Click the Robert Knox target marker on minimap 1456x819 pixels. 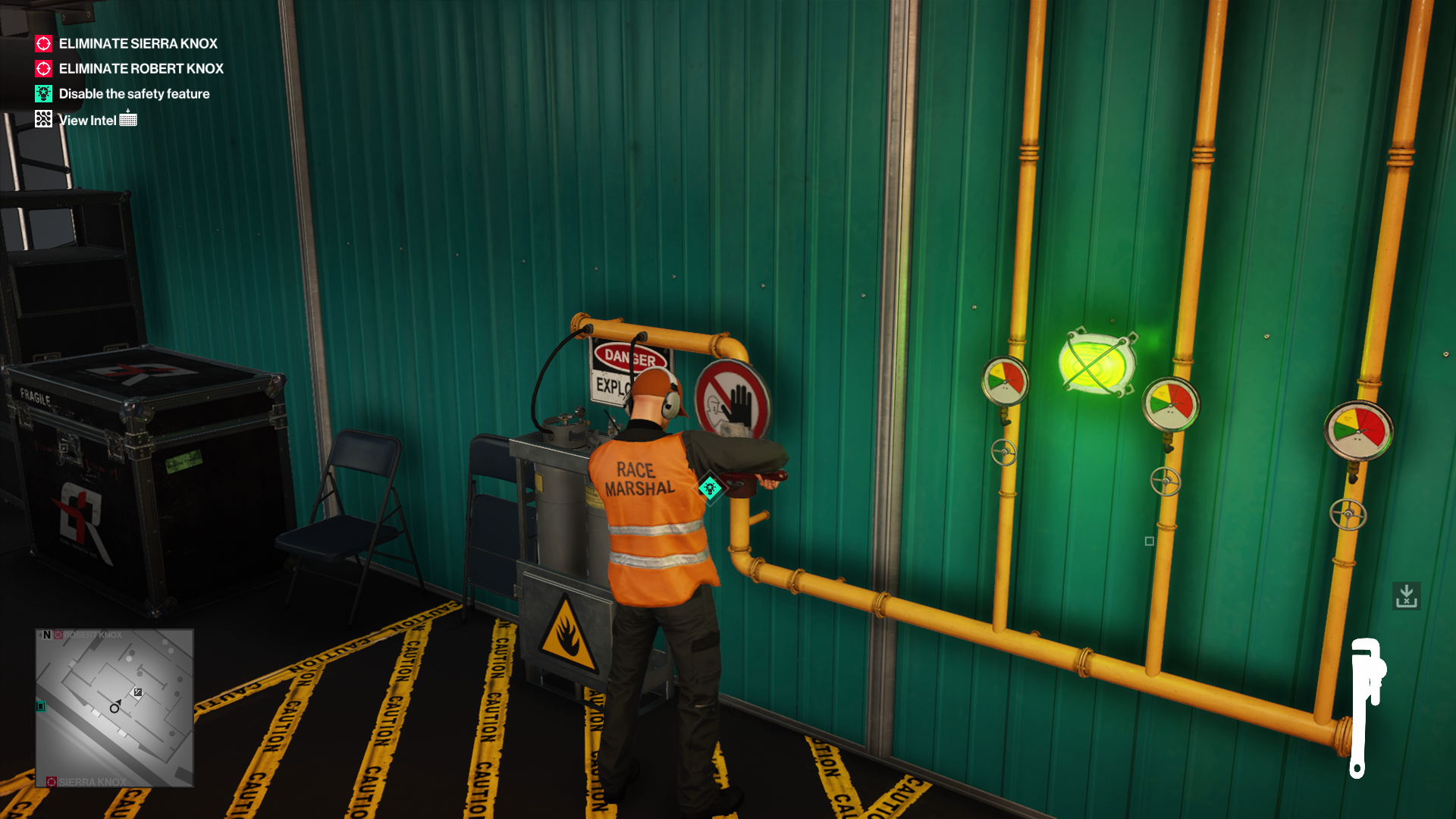(x=59, y=635)
